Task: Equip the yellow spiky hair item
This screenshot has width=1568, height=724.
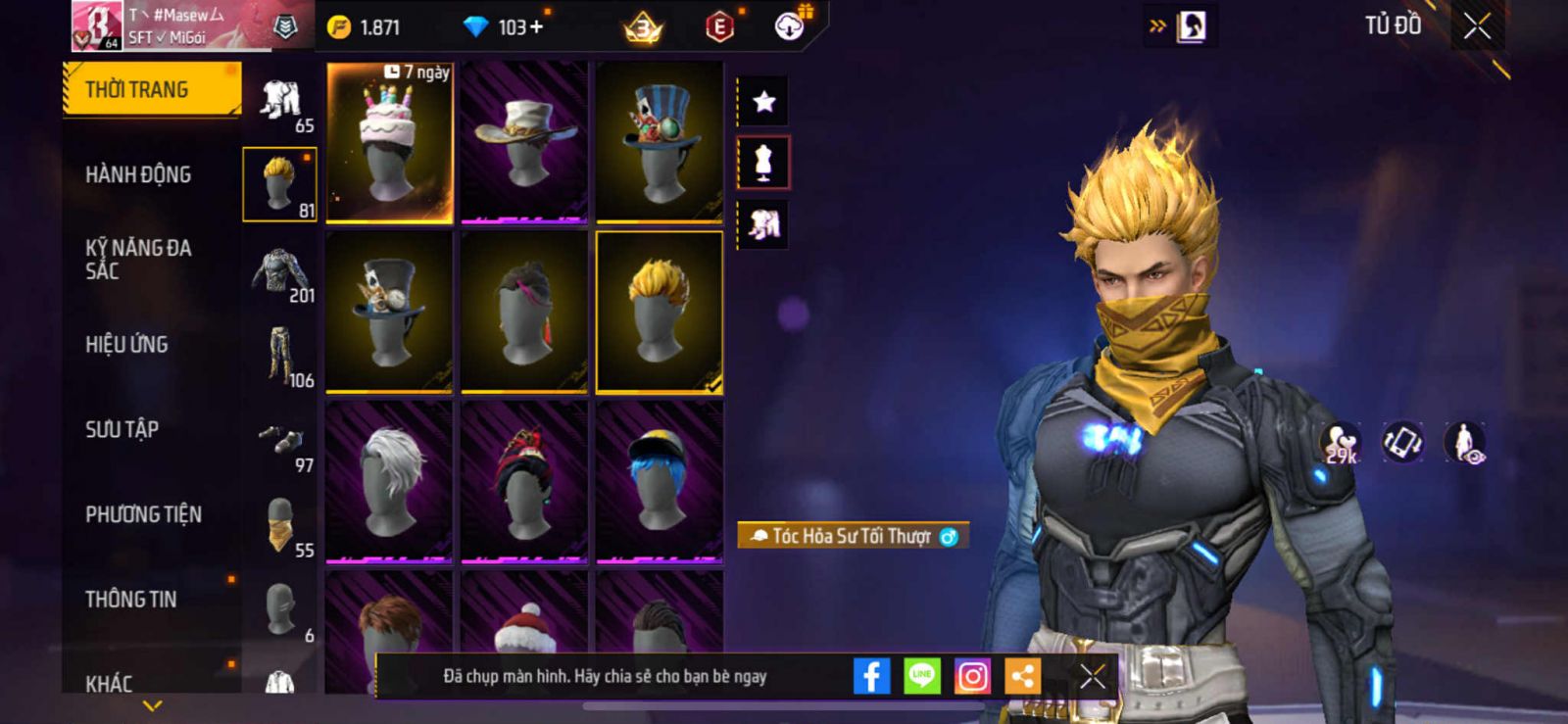Action: click(x=660, y=313)
